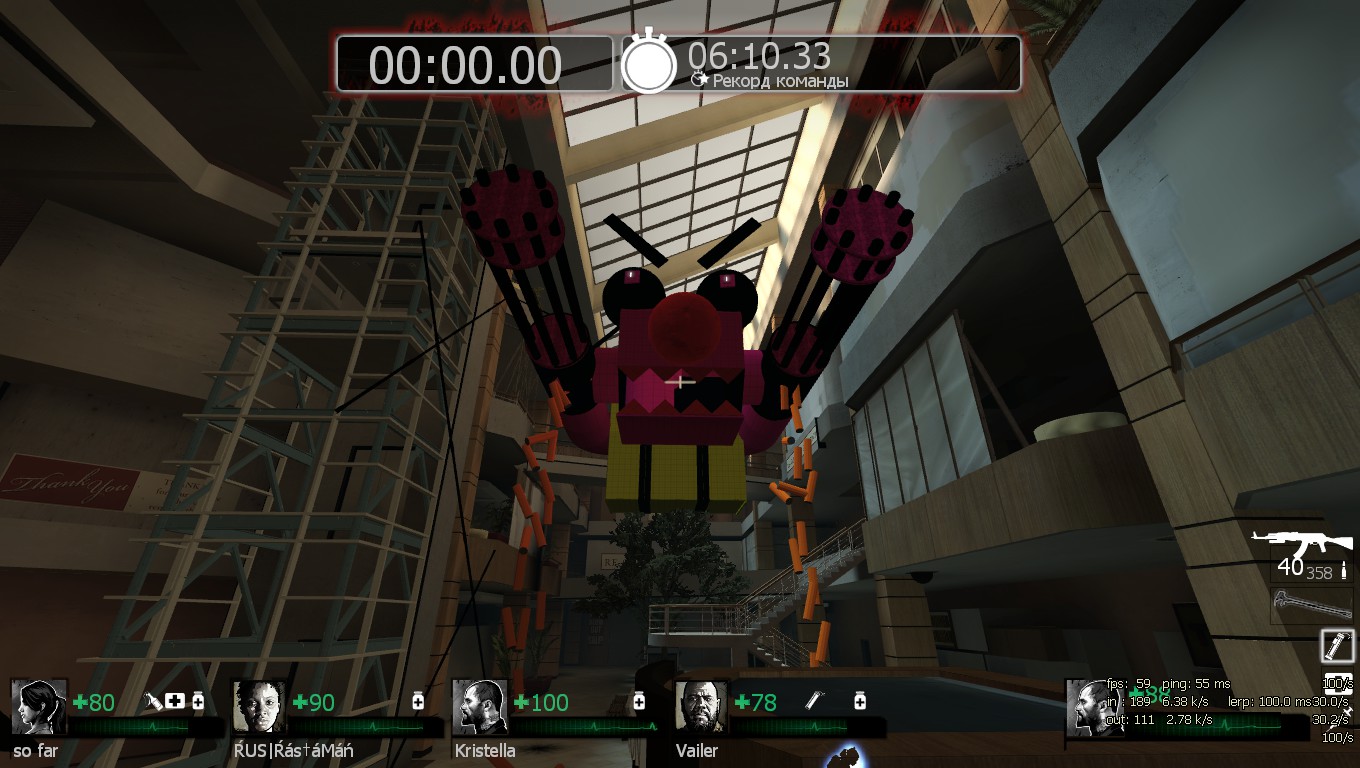Click the stopwatch icon beside team record
The height and width of the screenshot is (768, 1360).
pyautogui.click(x=649, y=62)
